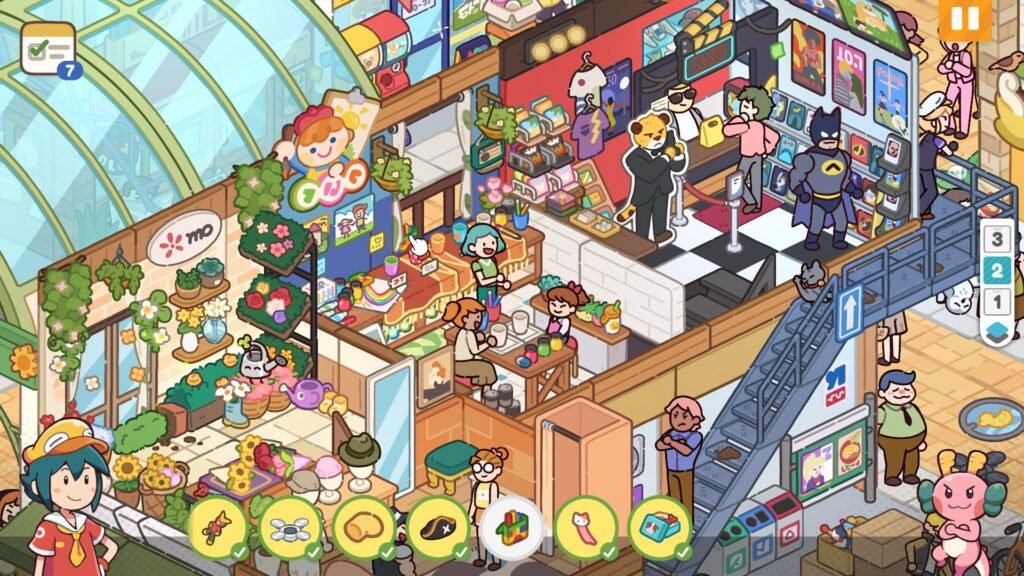Select the pink cat sock item
The image size is (1024, 576).
point(585,526)
